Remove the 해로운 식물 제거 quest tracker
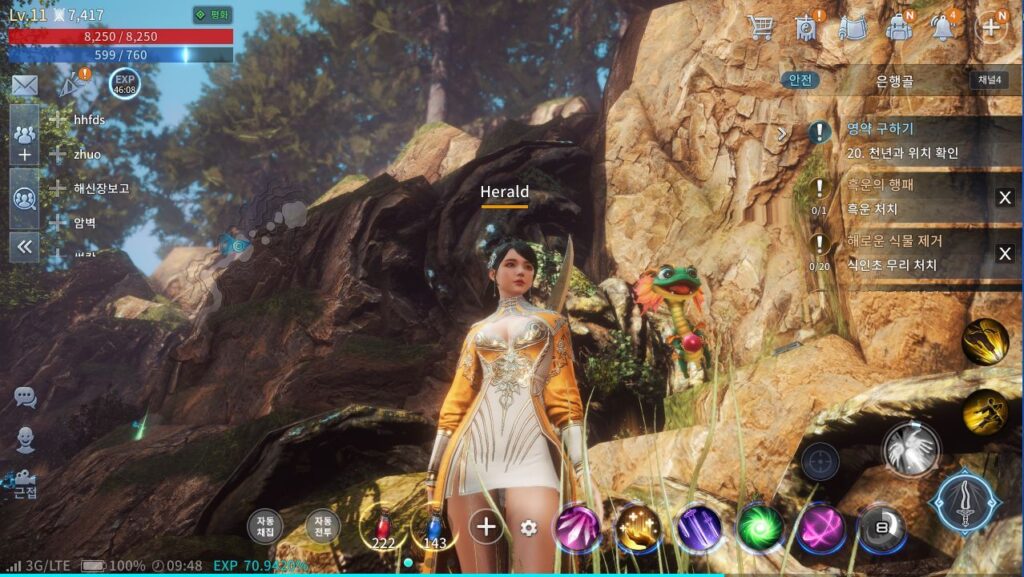 click(1004, 253)
